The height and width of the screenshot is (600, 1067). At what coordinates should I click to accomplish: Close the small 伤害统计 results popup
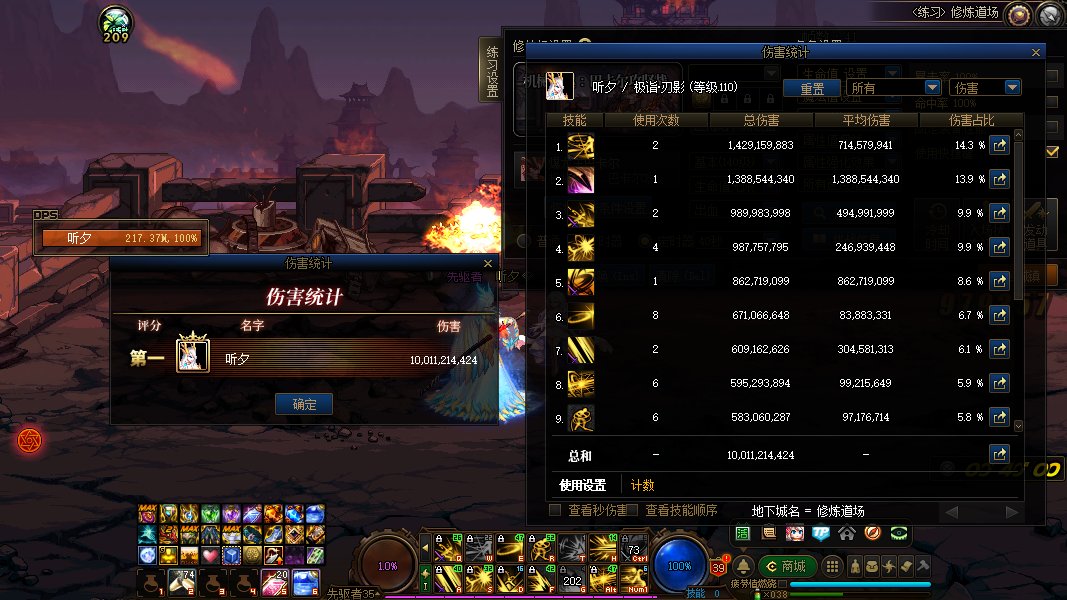487,264
